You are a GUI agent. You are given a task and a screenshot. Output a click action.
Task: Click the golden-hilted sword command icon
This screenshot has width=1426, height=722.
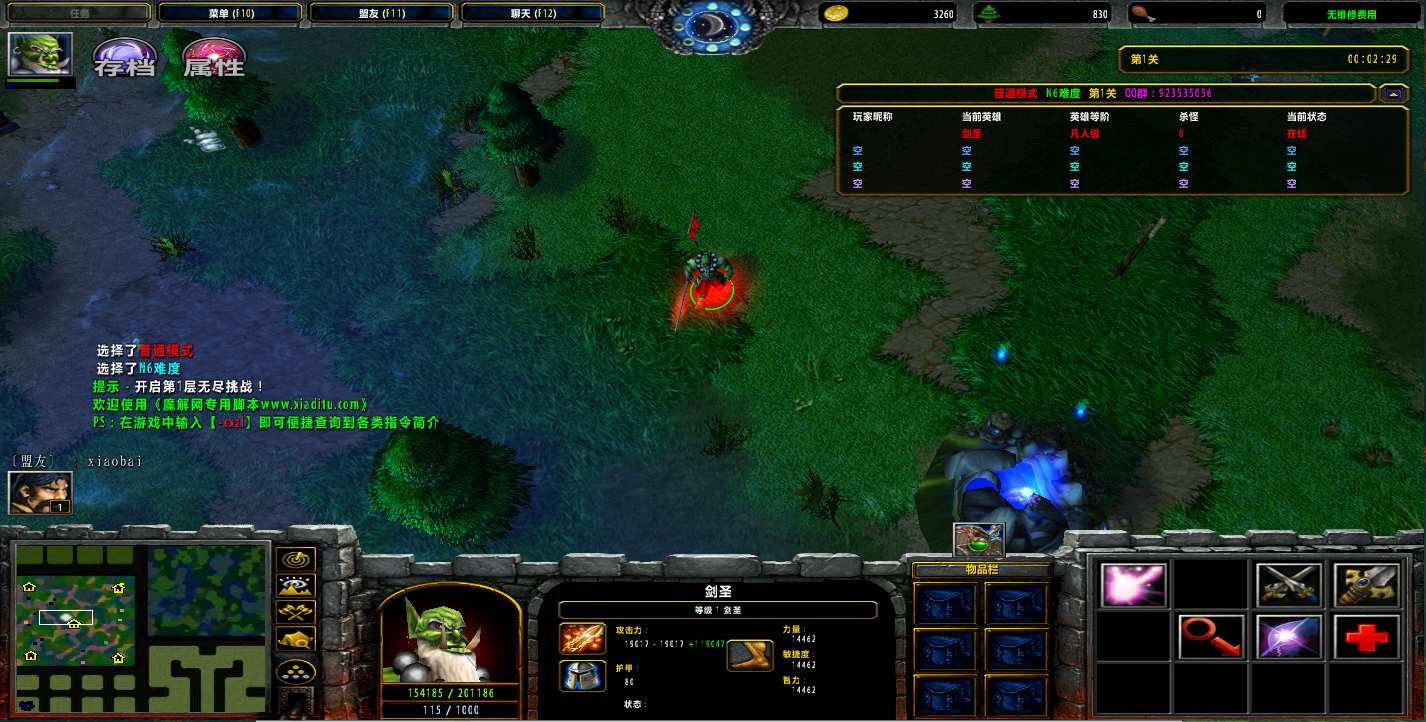(x=1366, y=586)
